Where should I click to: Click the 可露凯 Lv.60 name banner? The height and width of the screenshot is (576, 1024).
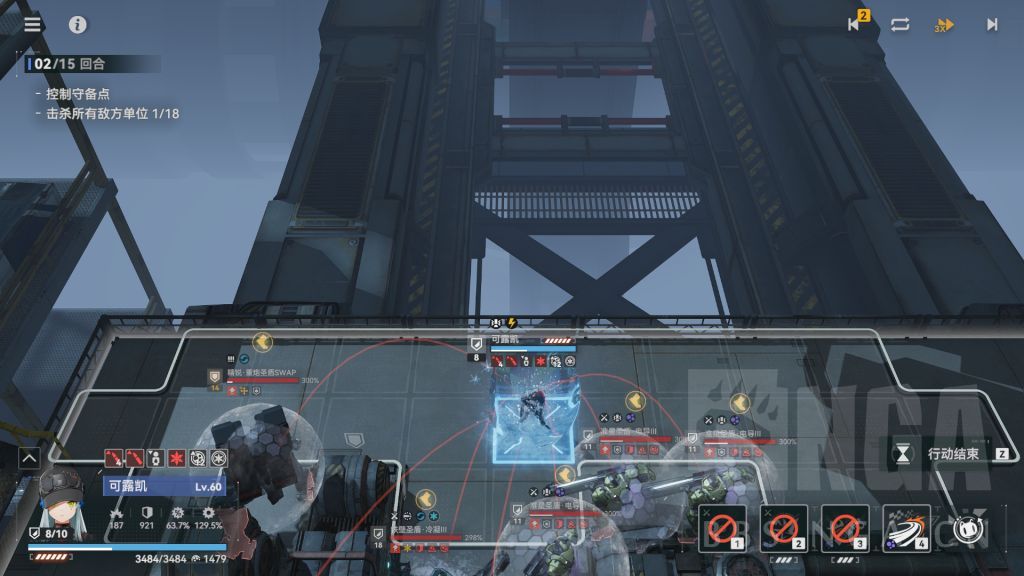pyautogui.click(x=165, y=486)
